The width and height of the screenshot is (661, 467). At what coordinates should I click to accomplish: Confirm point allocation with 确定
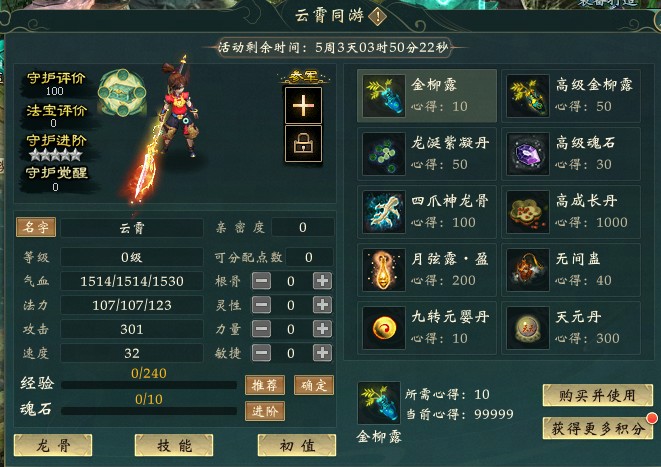(315, 385)
